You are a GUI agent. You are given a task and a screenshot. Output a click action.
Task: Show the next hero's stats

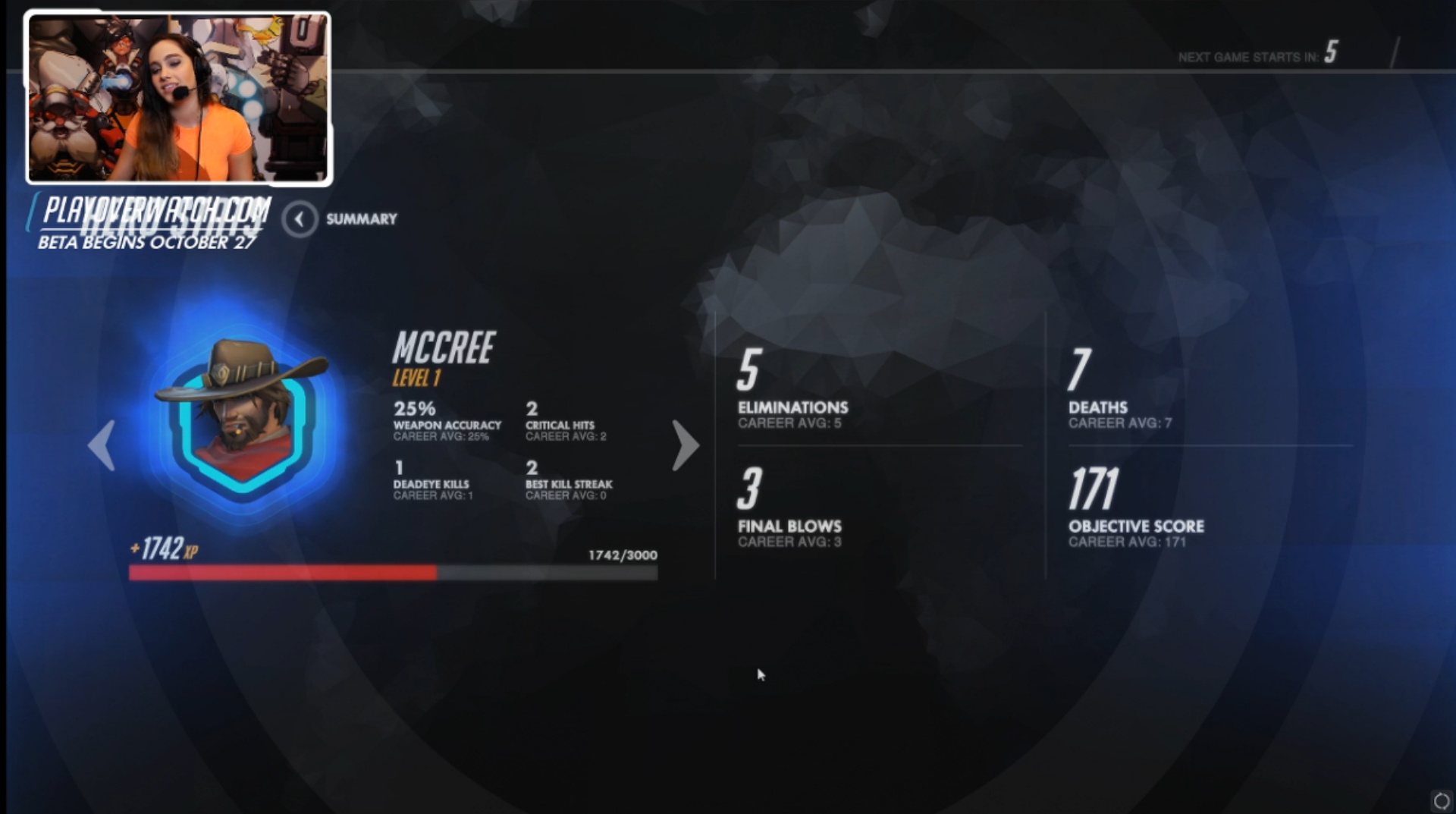tap(685, 445)
